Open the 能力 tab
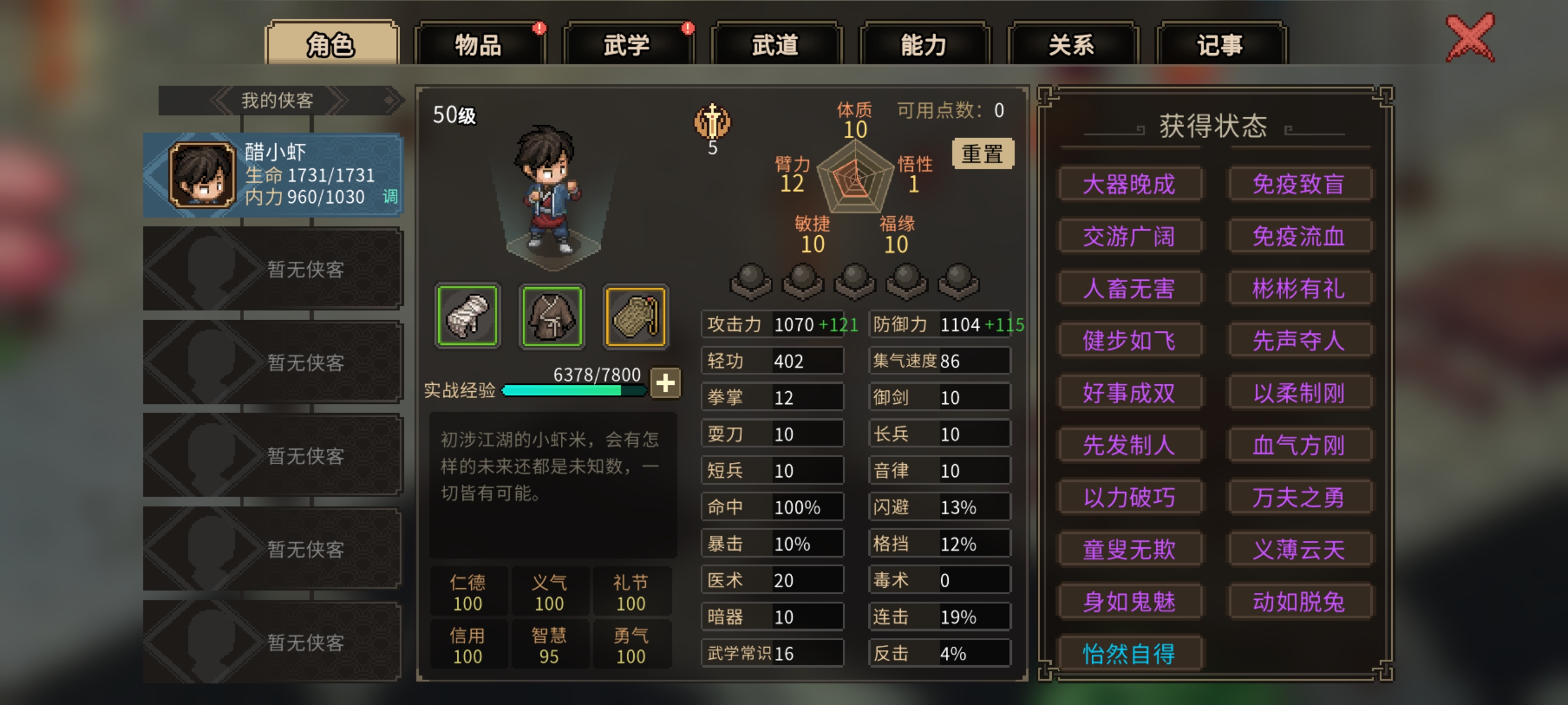 (x=926, y=44)
